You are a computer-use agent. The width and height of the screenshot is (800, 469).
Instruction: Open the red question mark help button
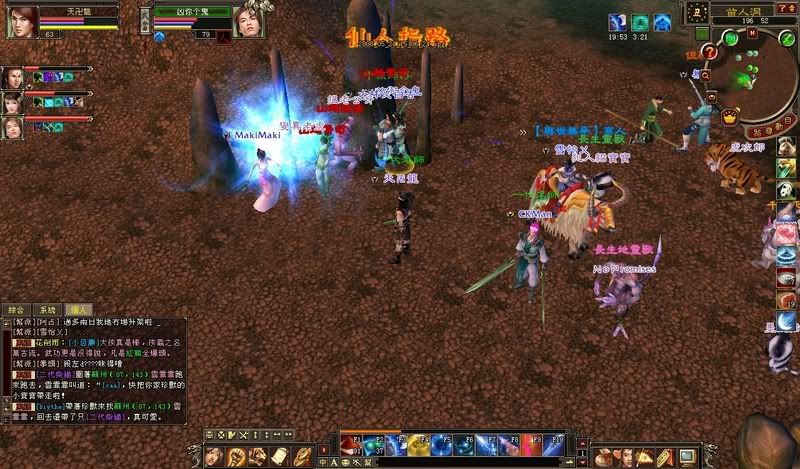tap(709, 52)
